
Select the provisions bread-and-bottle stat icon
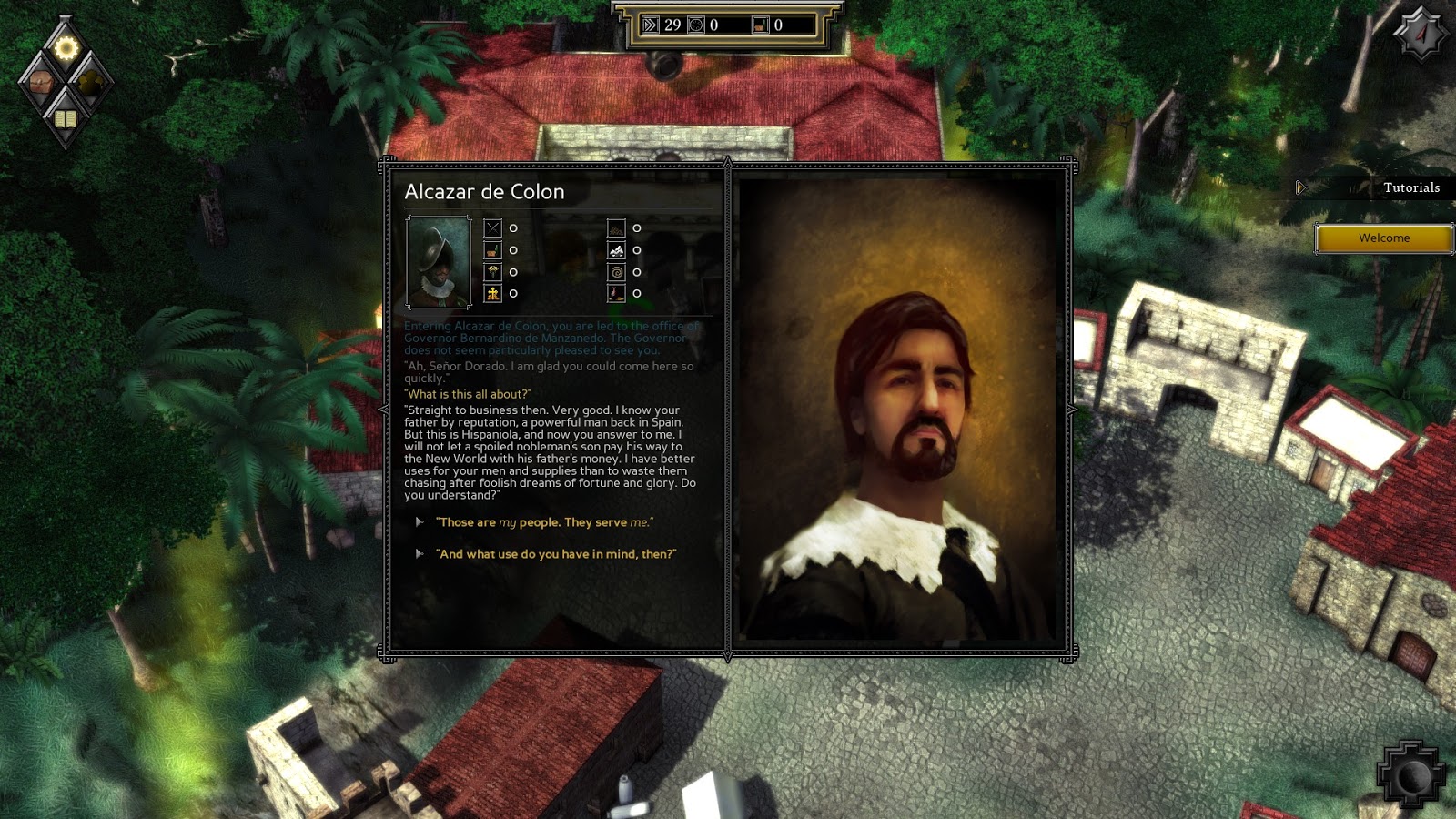coord(492,251)
